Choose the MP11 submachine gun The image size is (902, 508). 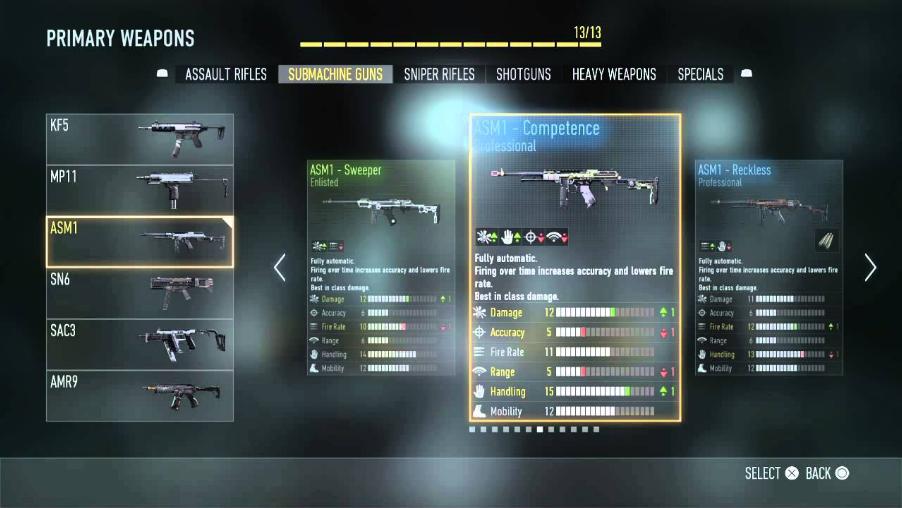point(140,189)
